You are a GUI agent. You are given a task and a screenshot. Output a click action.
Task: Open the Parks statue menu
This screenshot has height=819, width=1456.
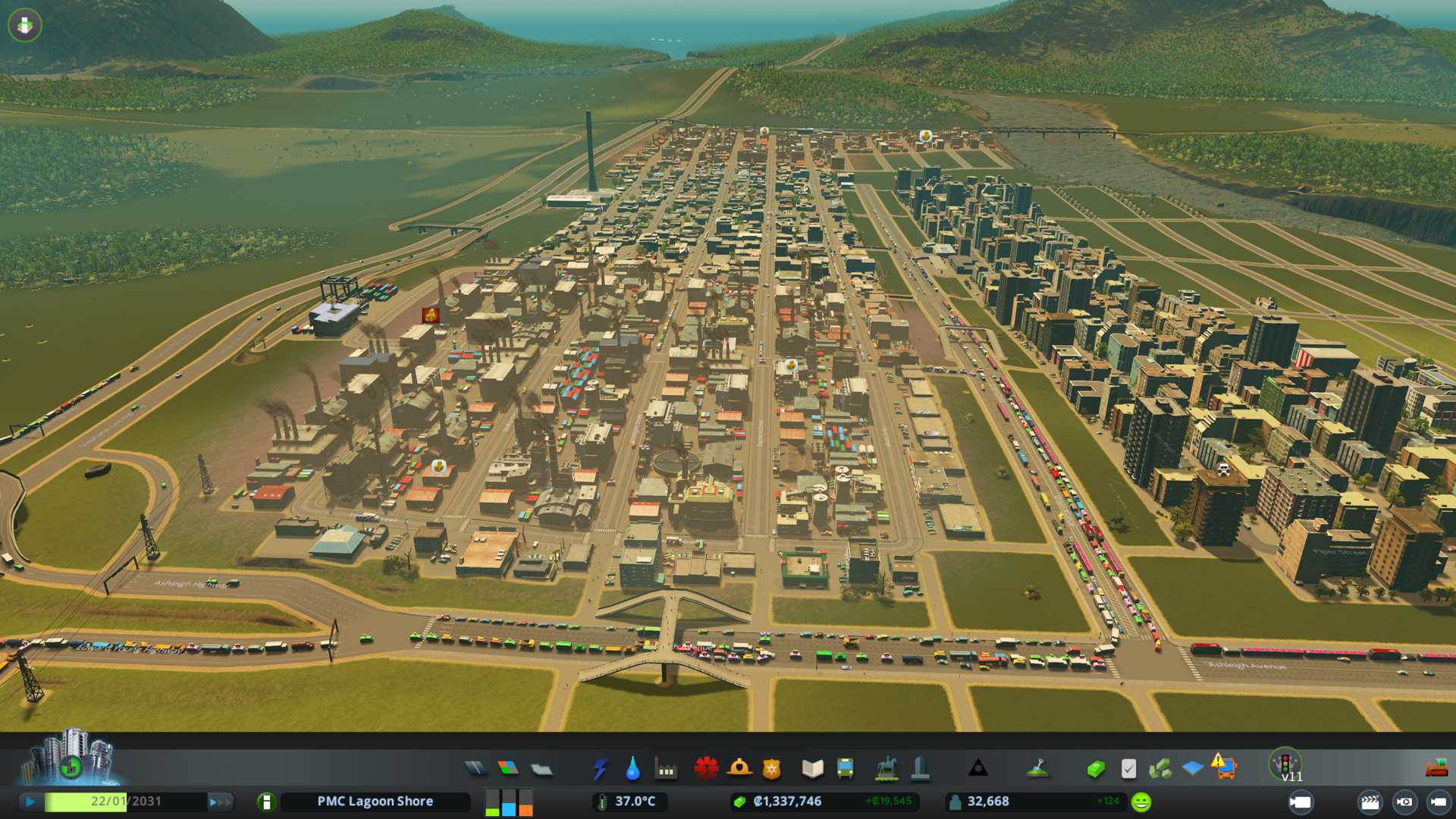(886, 769)
